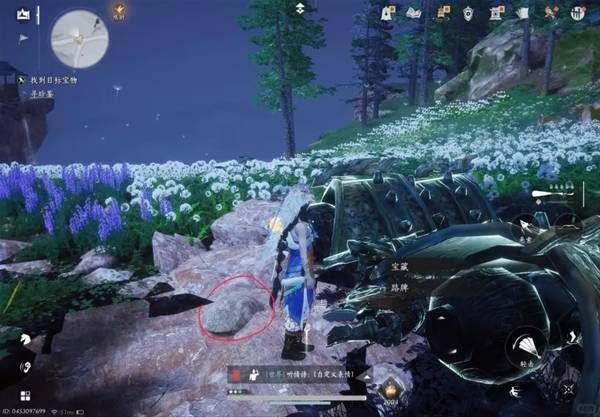
Task: Open the circular minimap
Action: (79, 38)
